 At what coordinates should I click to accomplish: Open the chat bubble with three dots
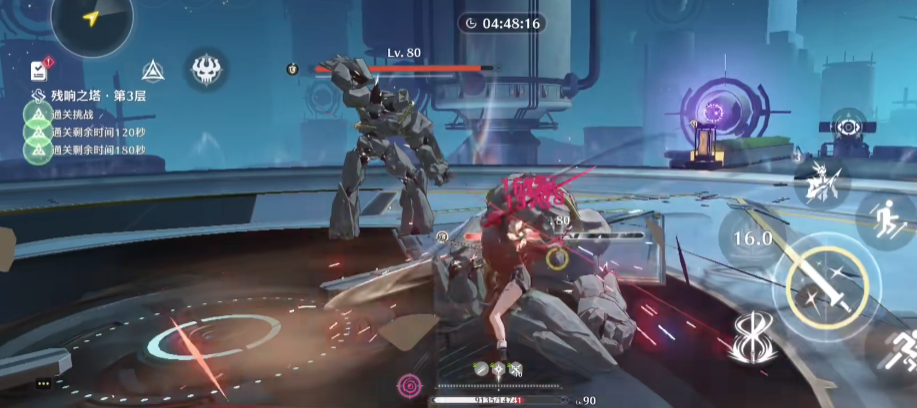tap(43, 383)
